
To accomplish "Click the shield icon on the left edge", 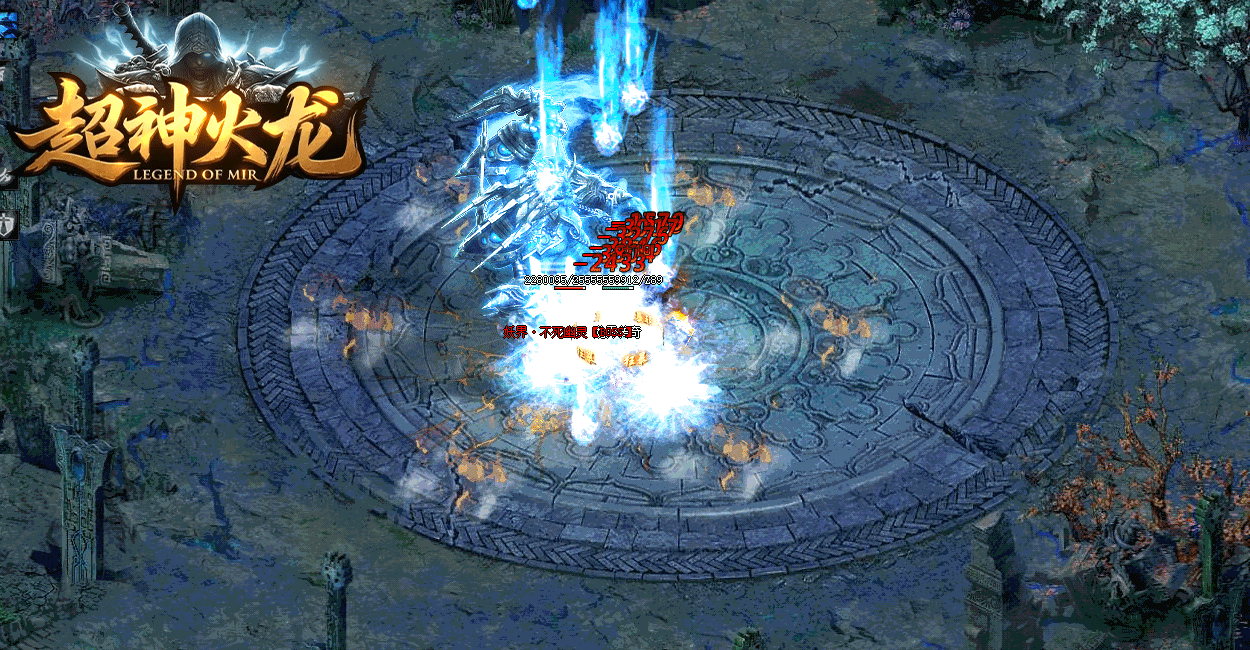I will coord(5,224).
